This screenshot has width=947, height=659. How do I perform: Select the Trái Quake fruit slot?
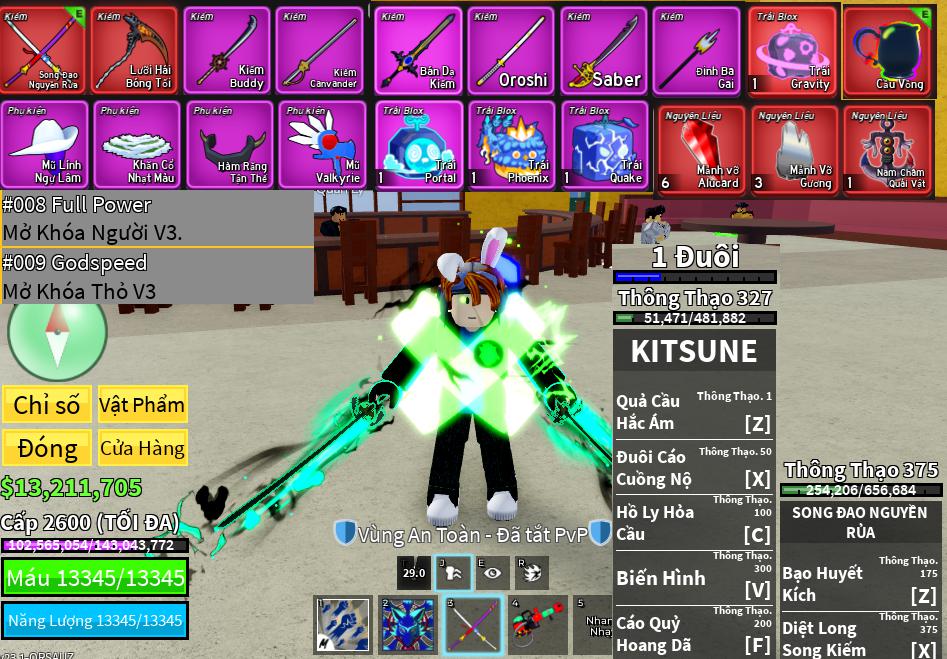tap(604, 144)
